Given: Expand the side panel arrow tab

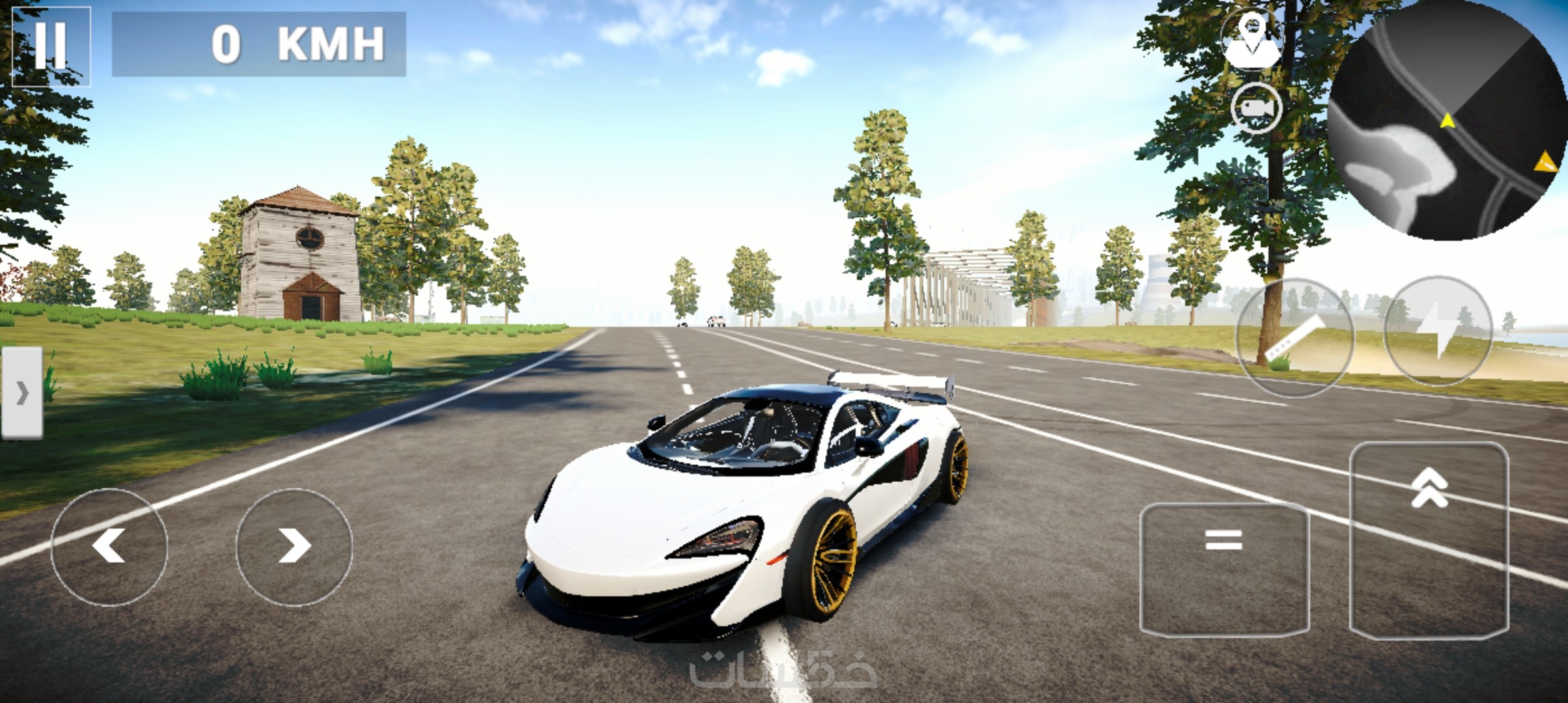Looking at the screenshot, I should (22, 393).
